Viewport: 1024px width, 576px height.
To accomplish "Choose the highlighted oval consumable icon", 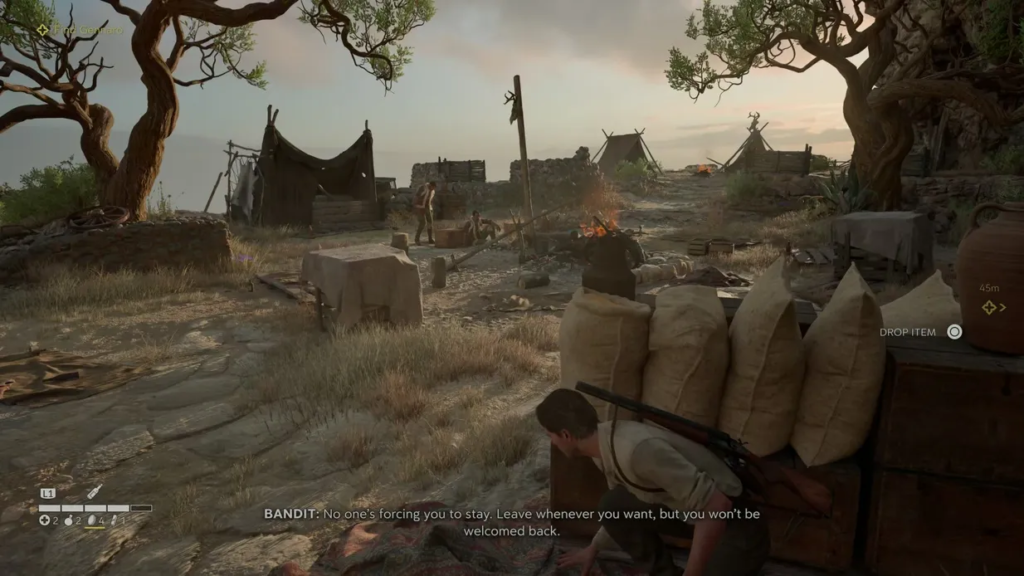I will click(x=93, y=520).
